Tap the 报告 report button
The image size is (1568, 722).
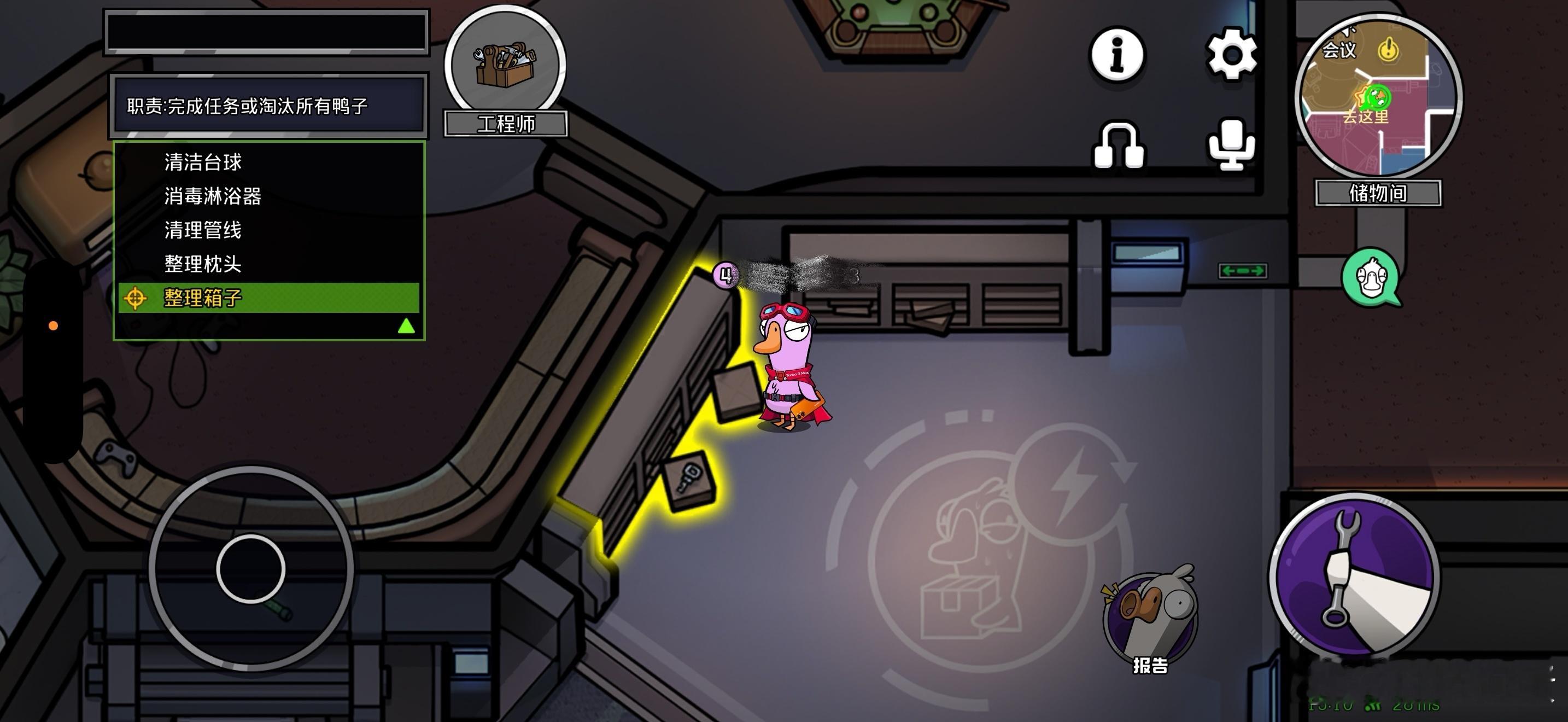click(1150, 621)
